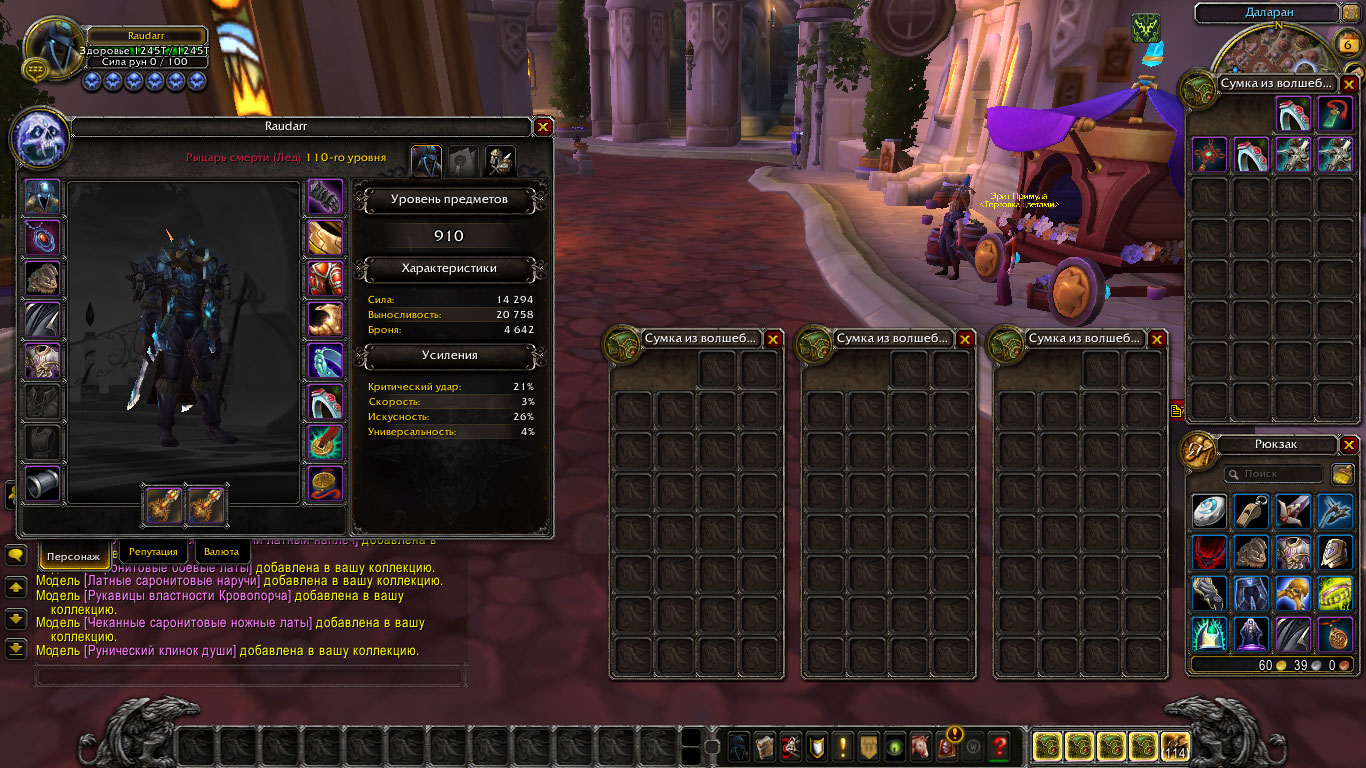Close the Рюкзак backpack window
Screen dimensions: 1366x768
tap(1349, 445)
